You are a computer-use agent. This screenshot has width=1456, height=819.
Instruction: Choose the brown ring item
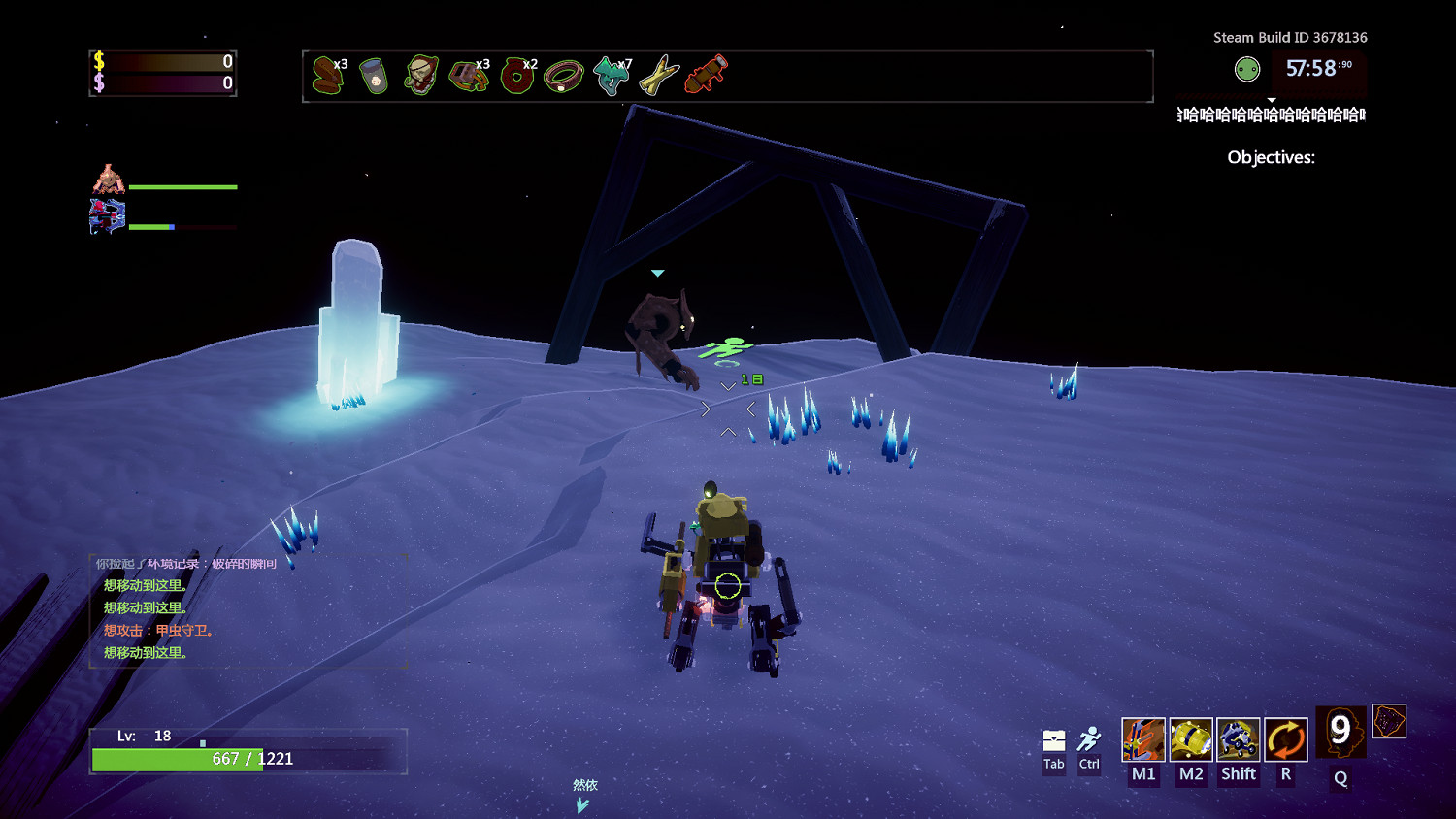[x=563, y=76]
